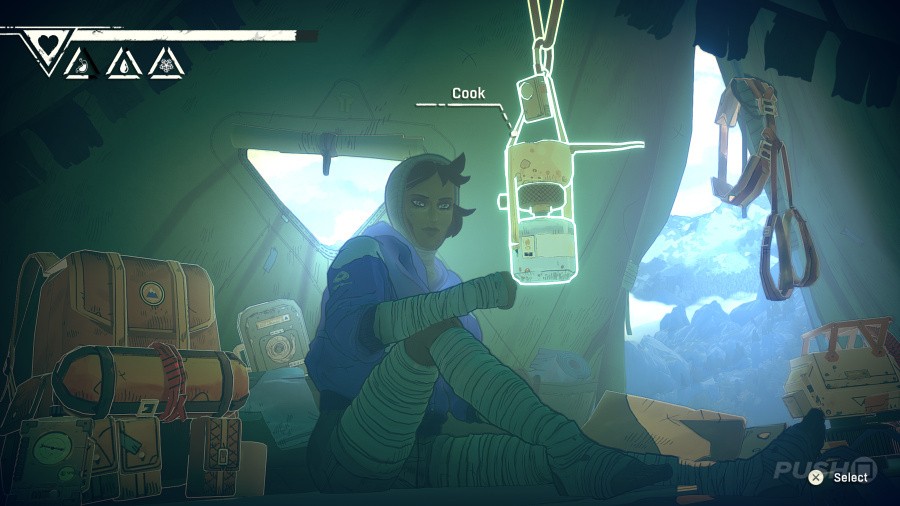The height and width of the screenshot is (506, 900).
Task: Click the water drop thirst icon
Action: tap(121, 65)
